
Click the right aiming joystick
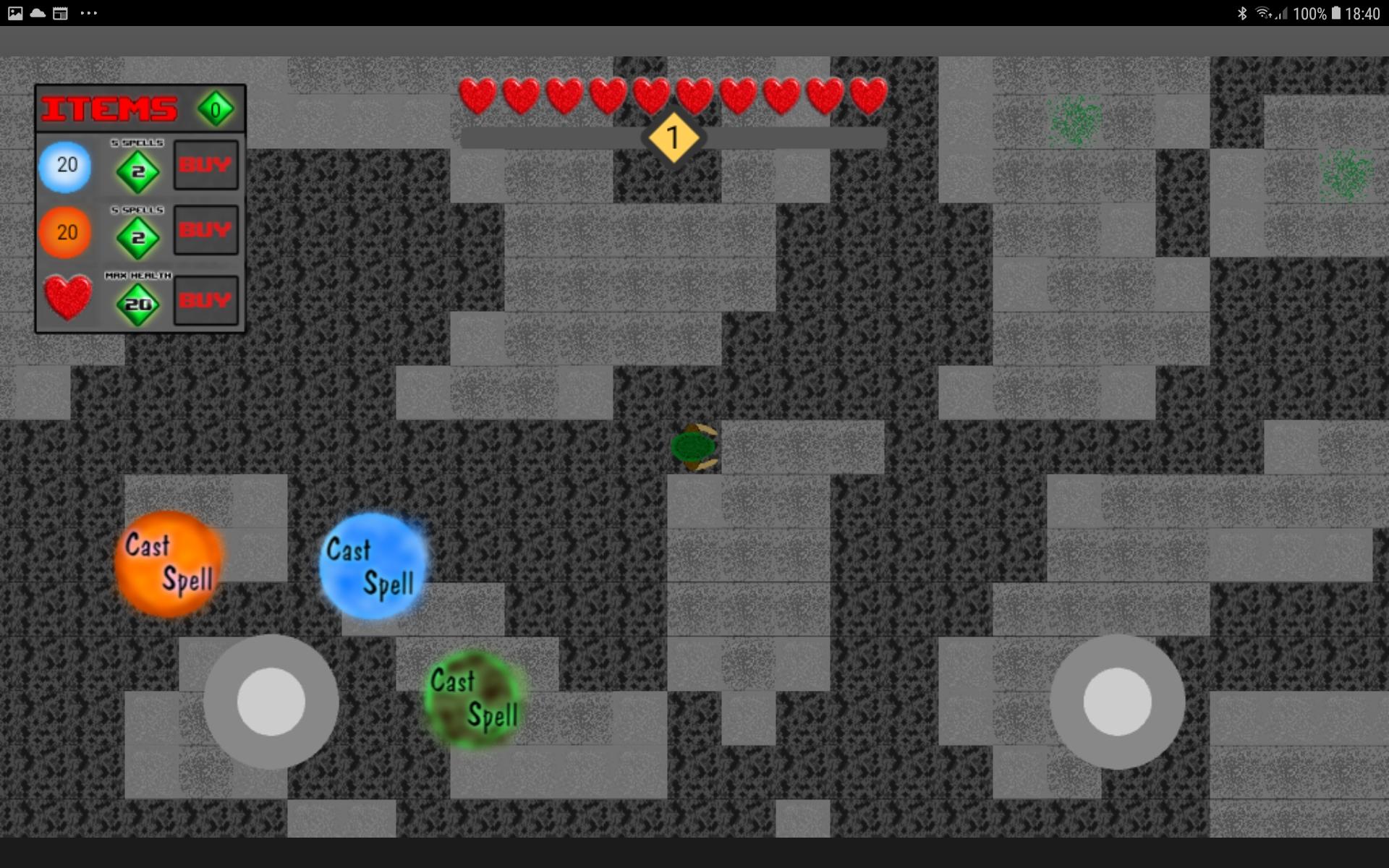pyautogui.click(x=1116, y=700)
